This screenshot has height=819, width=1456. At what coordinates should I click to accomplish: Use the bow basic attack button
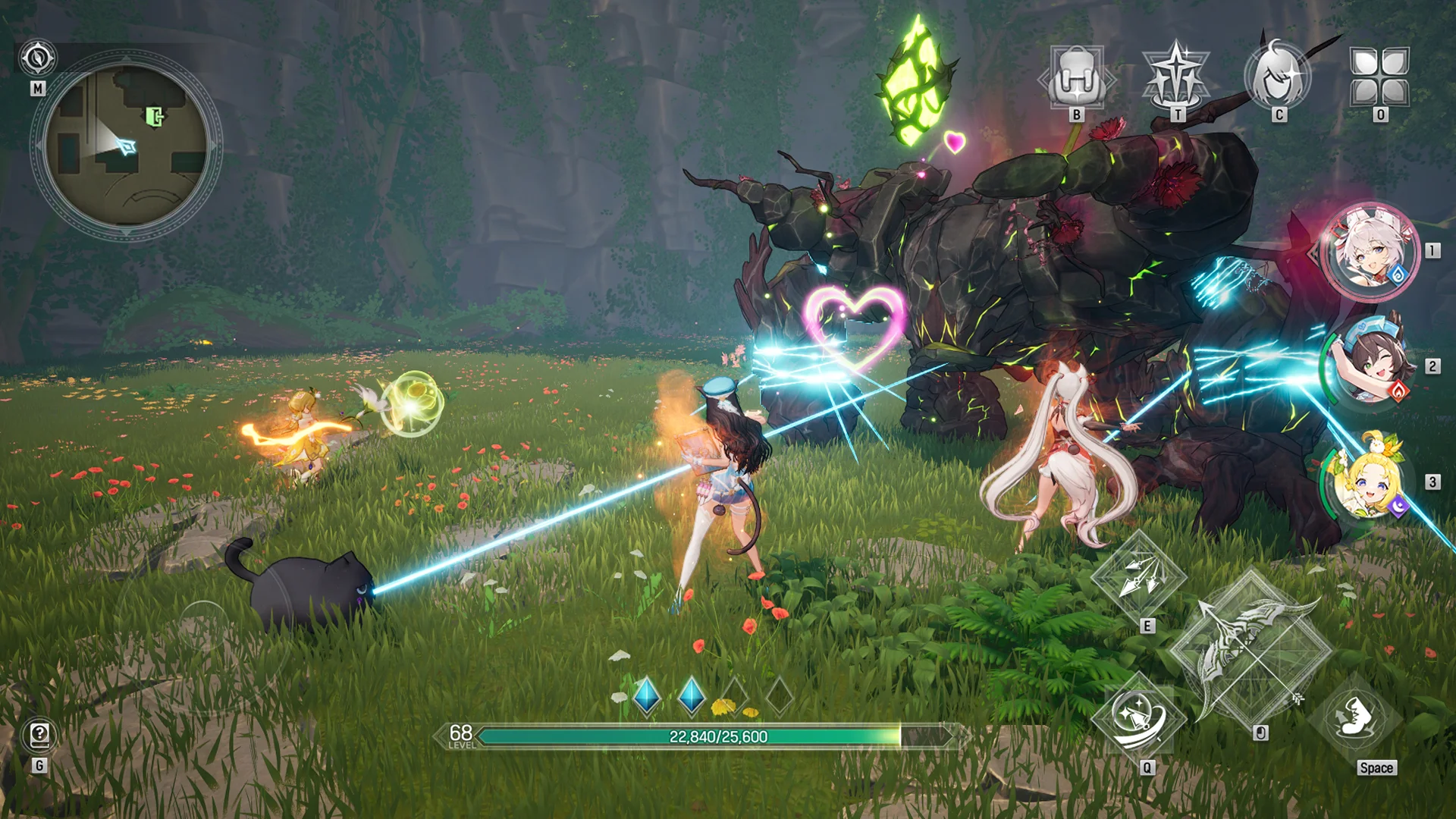[1250, 649]
